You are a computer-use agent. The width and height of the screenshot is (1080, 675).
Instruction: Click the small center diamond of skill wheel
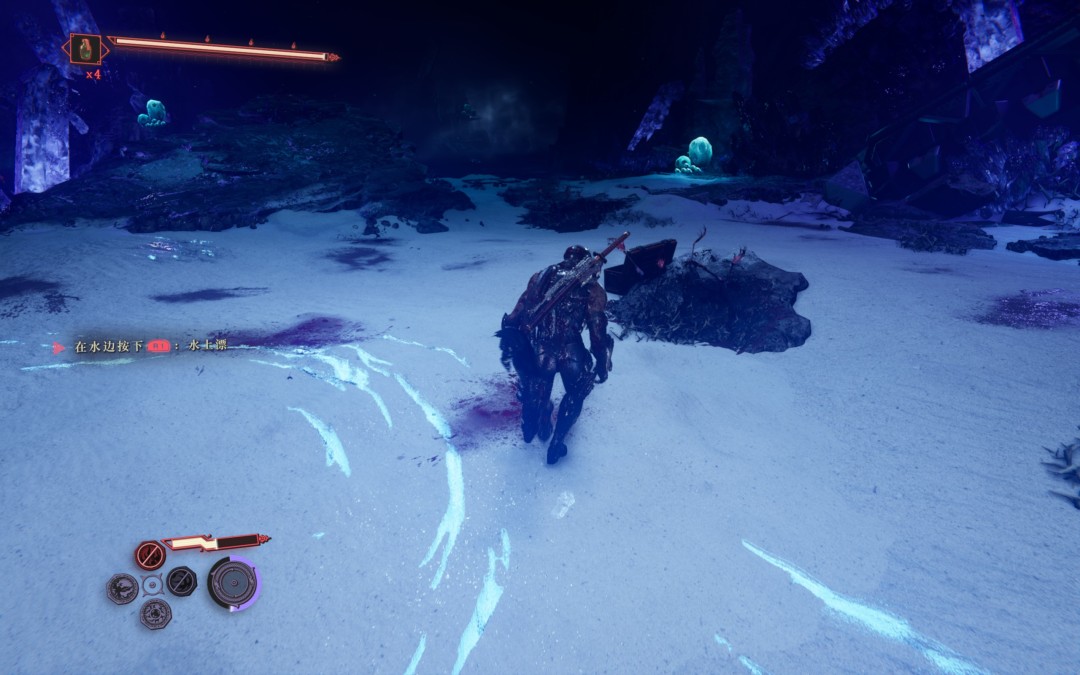(x=152, y=585)
